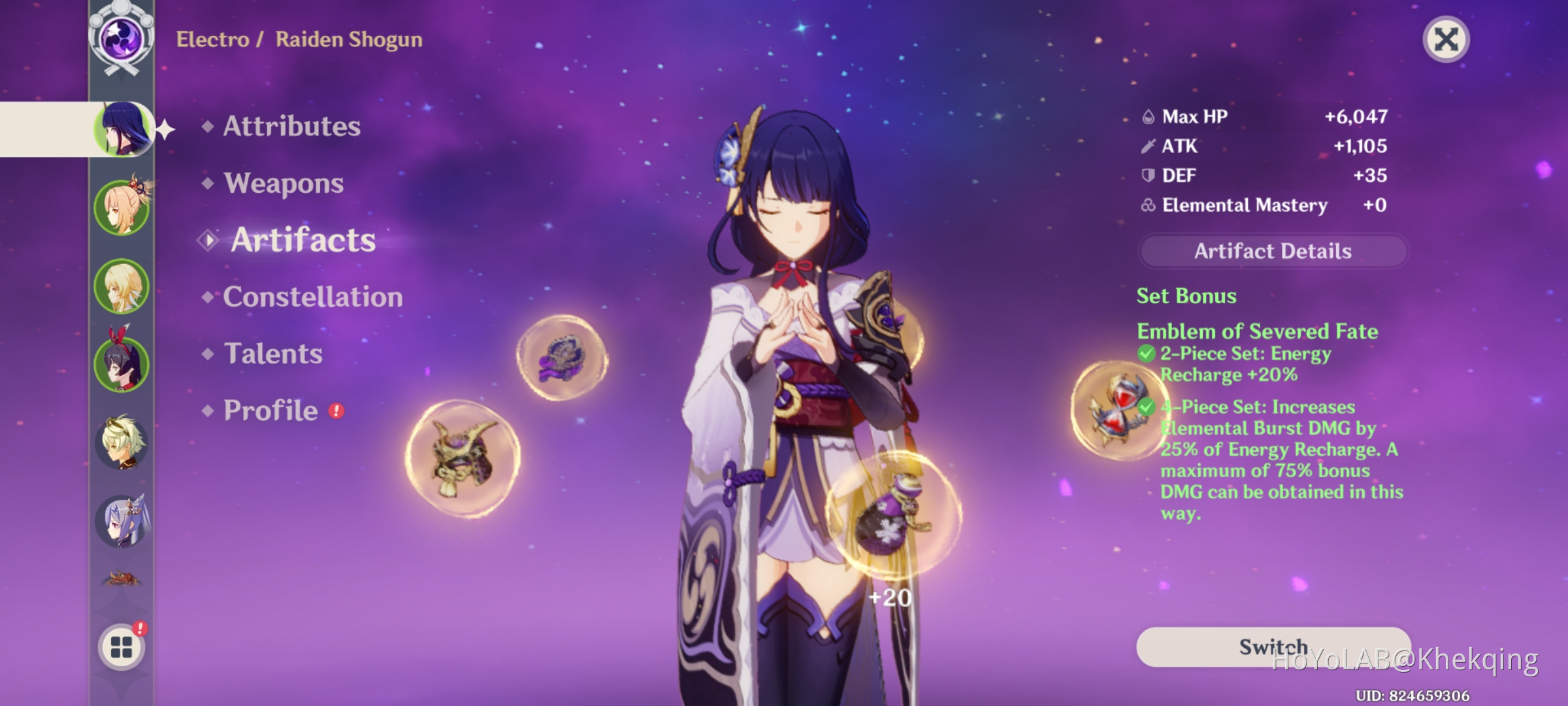Expand the Constellation section
1568x706 pixels.
312,296
